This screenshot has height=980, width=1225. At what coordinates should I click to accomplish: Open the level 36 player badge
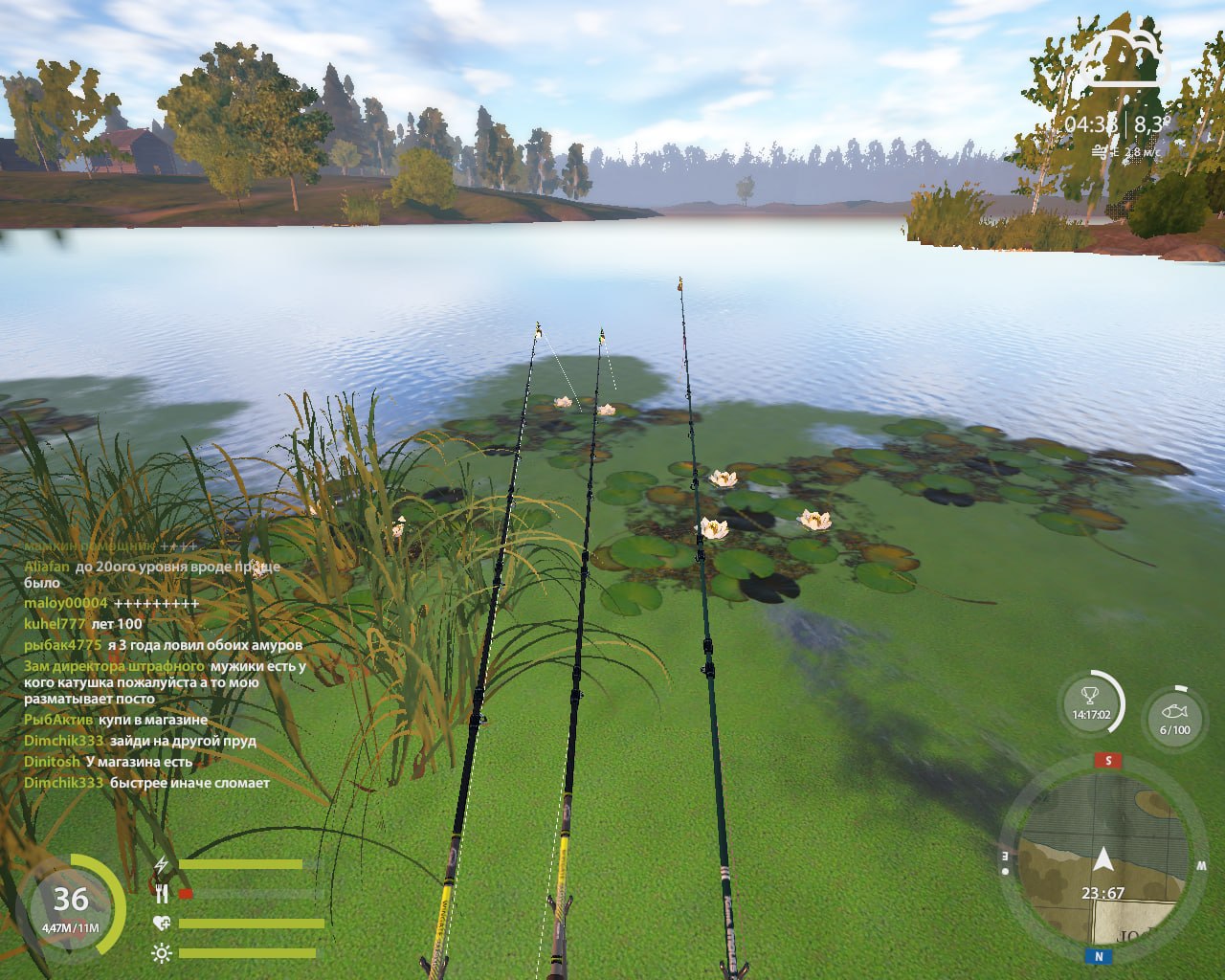pos(71,904)
